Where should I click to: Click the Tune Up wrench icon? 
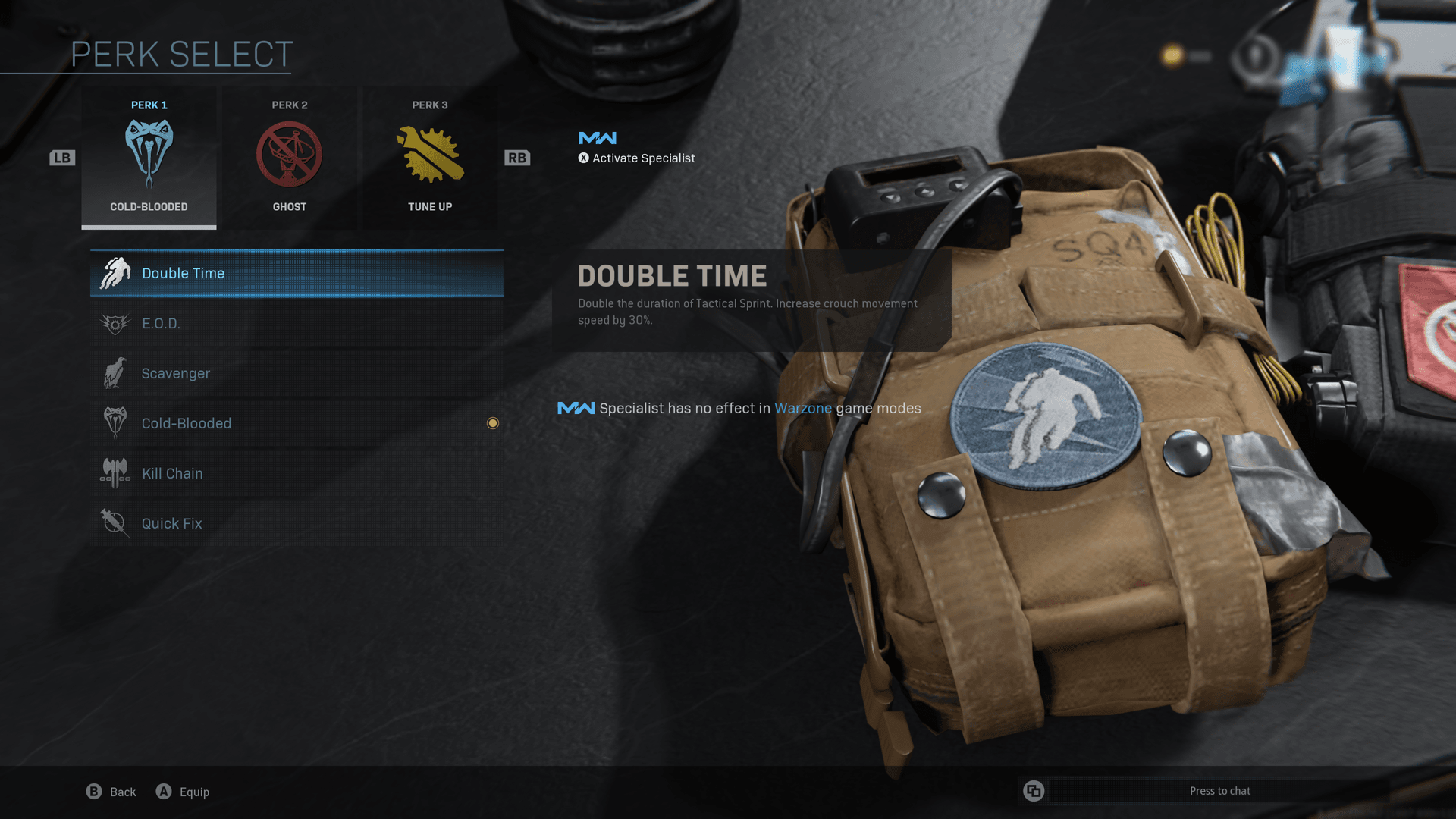click(x=429, y=152)
